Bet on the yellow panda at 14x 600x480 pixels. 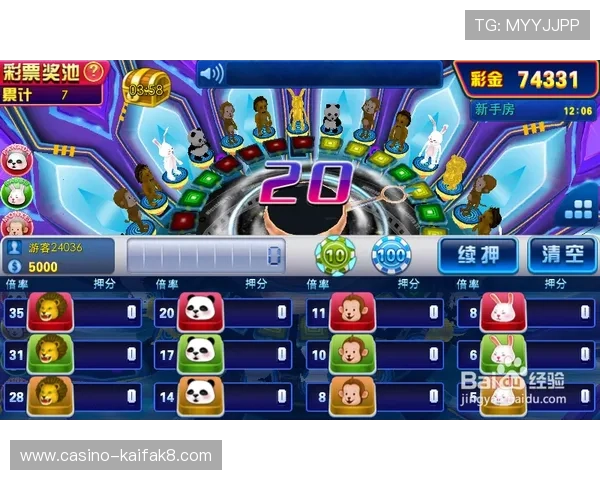(200, 394)
